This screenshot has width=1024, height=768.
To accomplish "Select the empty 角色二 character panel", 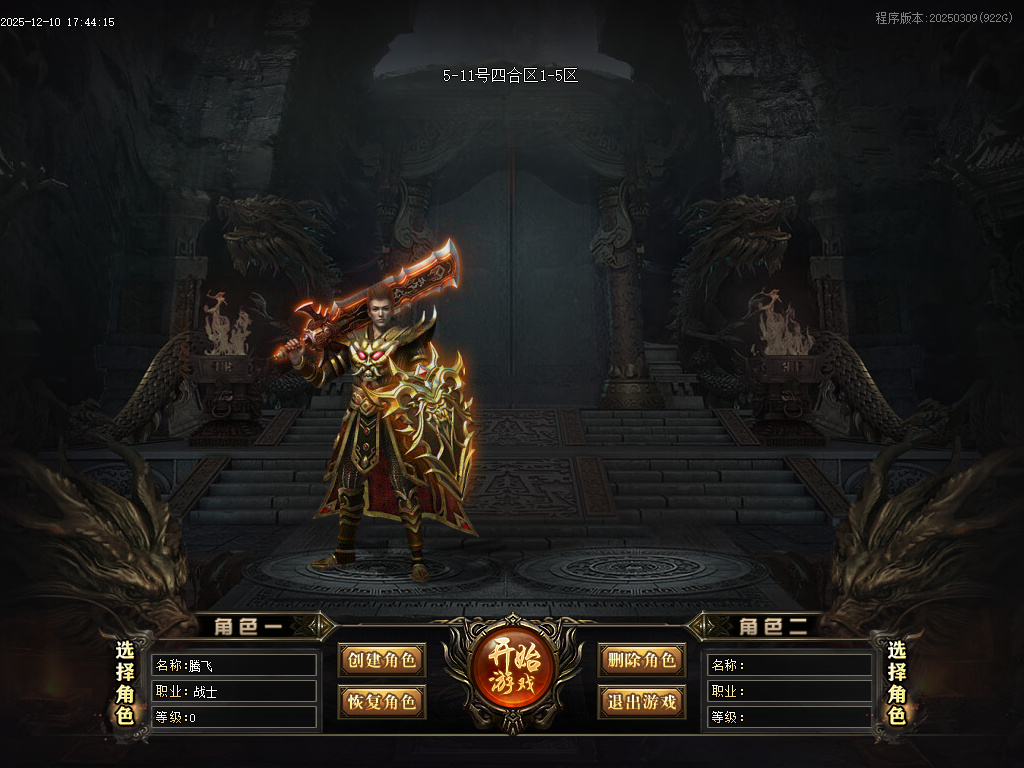I will click(789, 690).
